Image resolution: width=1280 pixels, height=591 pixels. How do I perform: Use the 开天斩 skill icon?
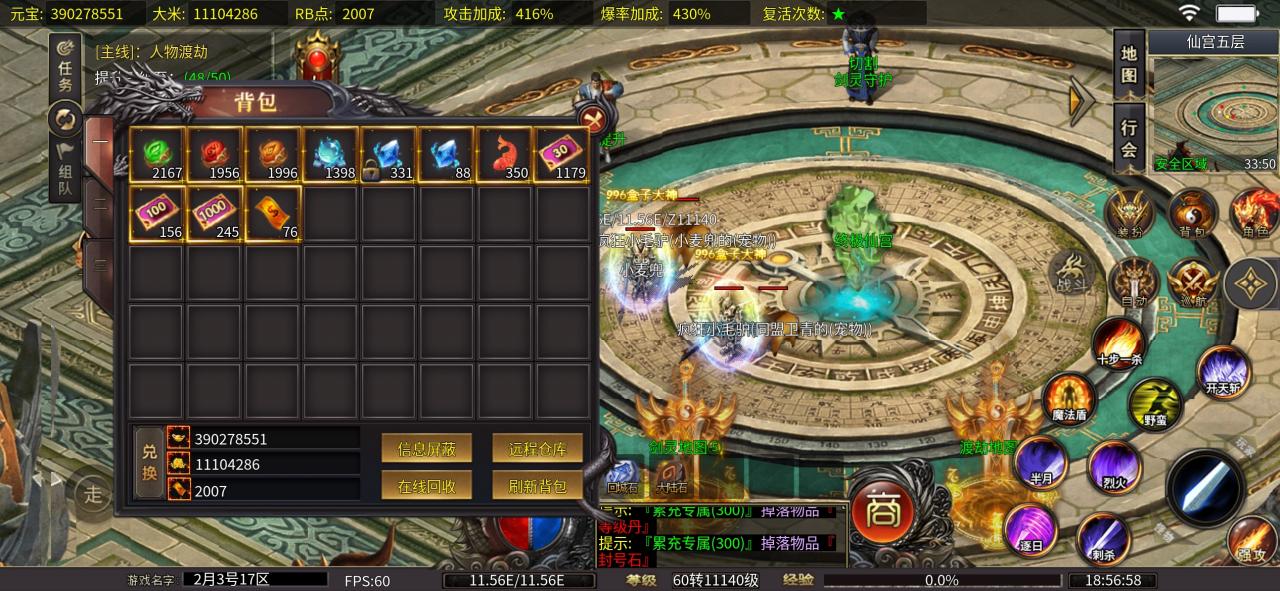click(1223, 372)
